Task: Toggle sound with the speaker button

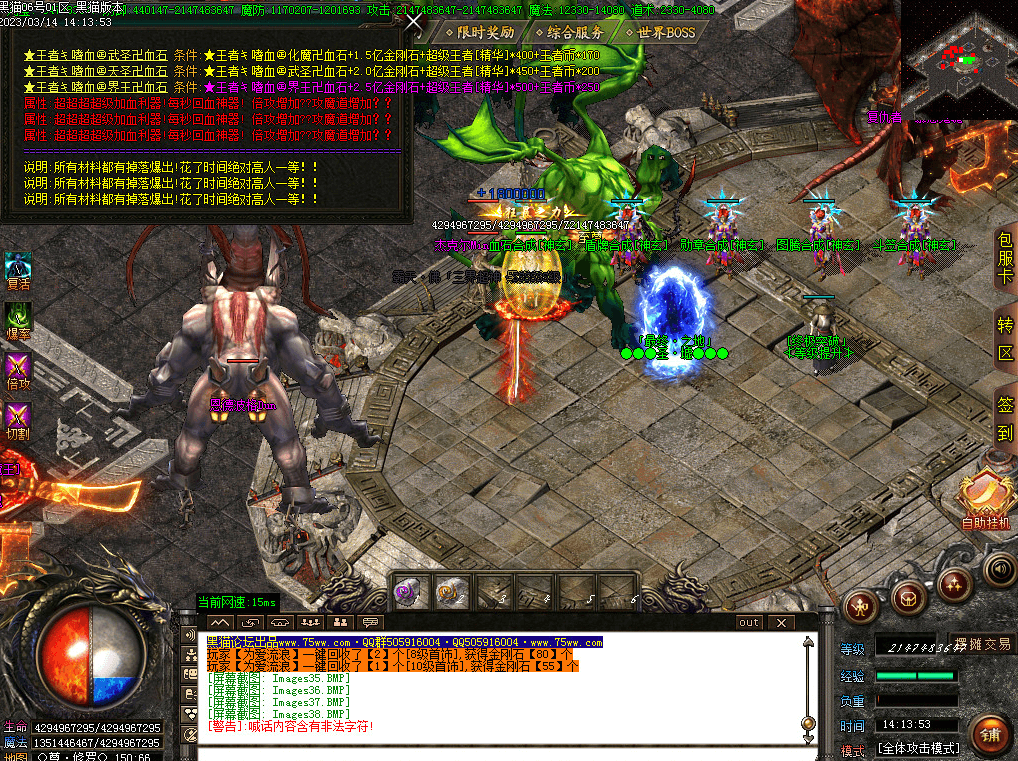Action: 999,569
